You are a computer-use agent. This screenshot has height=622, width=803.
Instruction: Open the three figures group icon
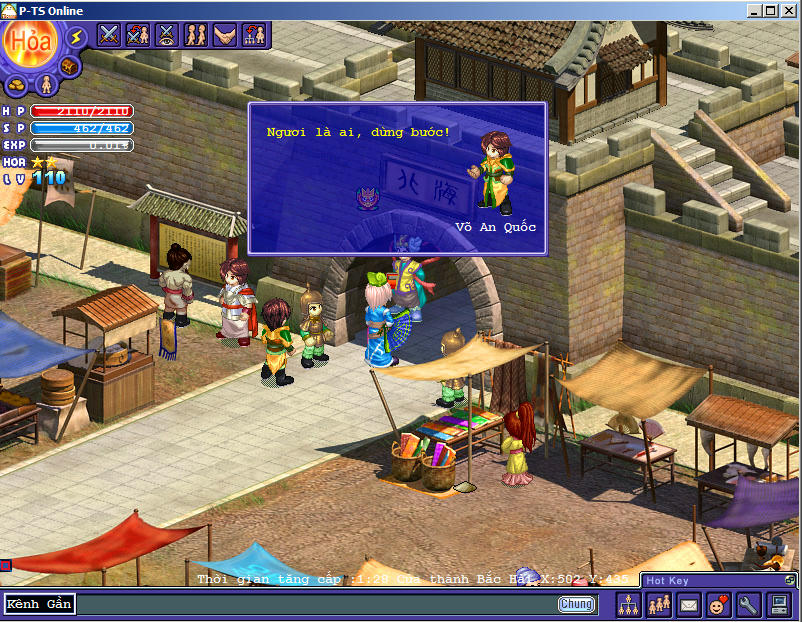click(x=659, y=605)
